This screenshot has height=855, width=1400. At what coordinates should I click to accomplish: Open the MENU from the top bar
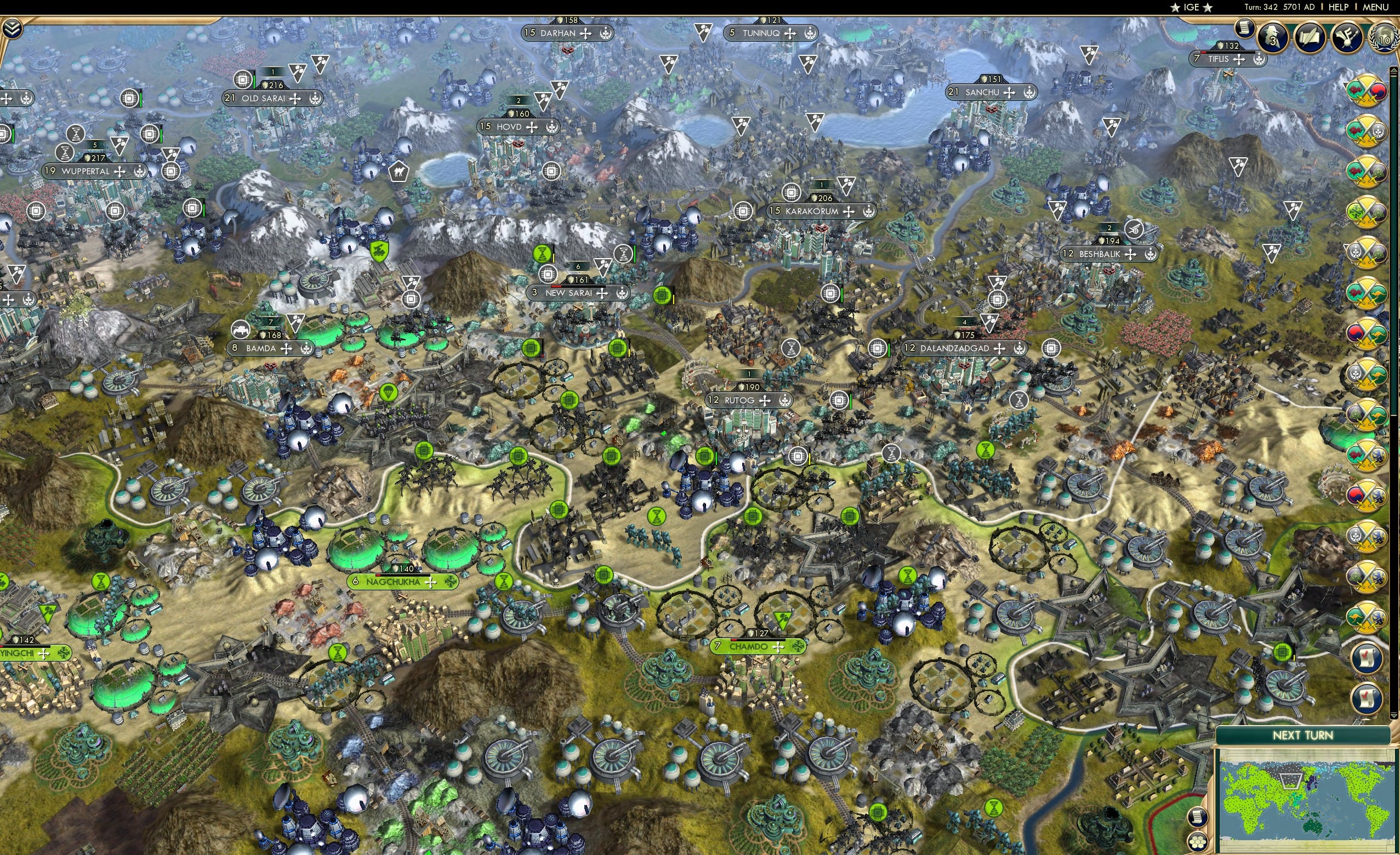pos(1375,7)
